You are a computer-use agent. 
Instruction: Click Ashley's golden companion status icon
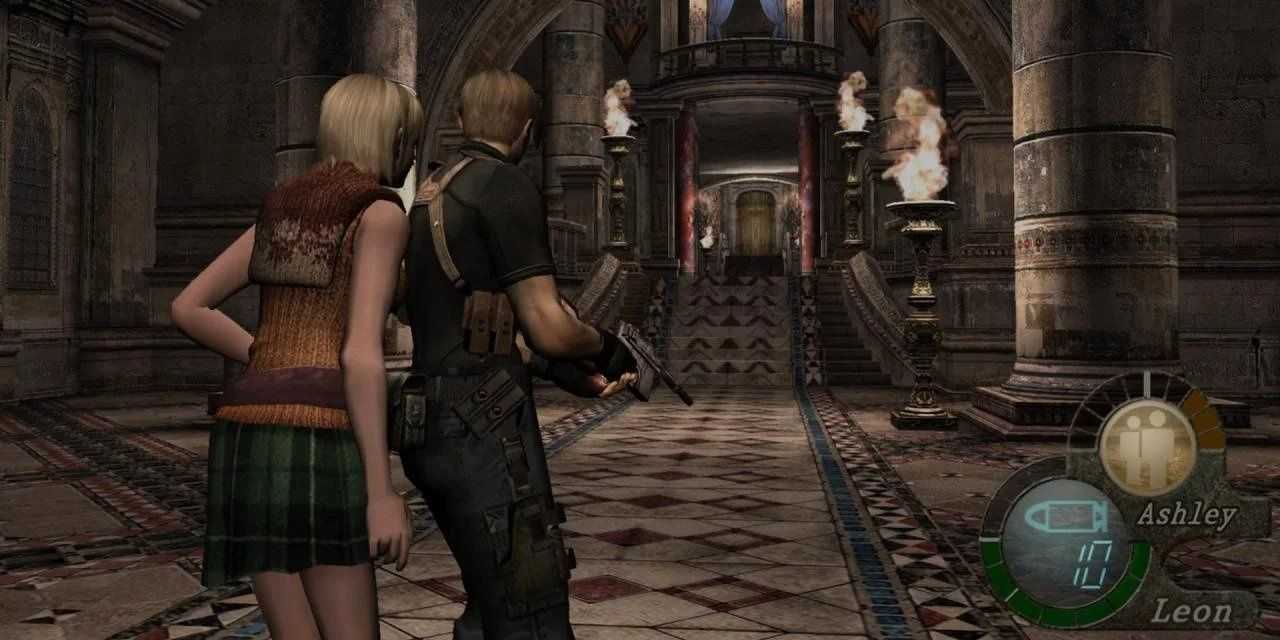[1146, 446]
